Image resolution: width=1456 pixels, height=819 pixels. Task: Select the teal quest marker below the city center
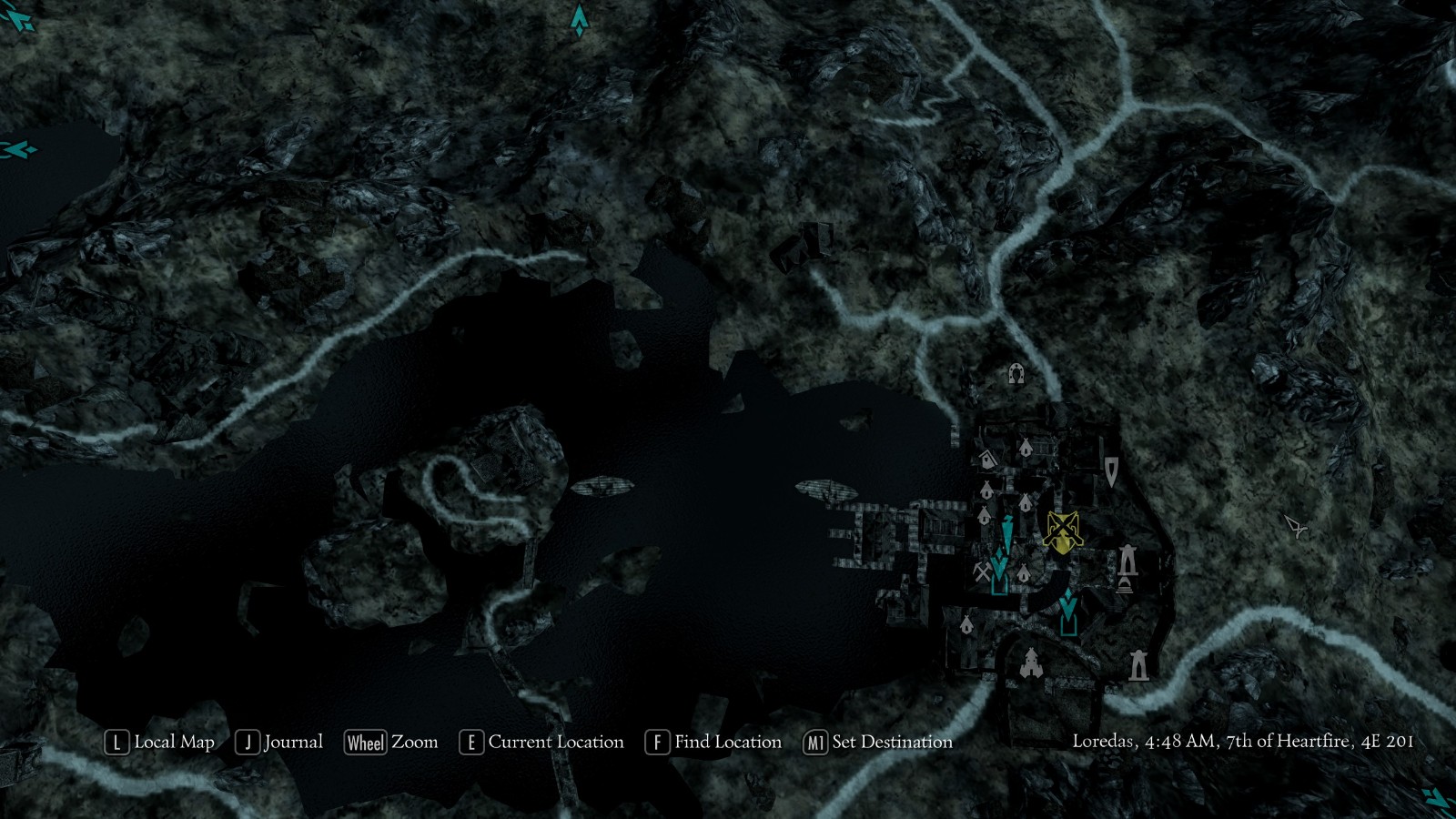point(1068,612)
